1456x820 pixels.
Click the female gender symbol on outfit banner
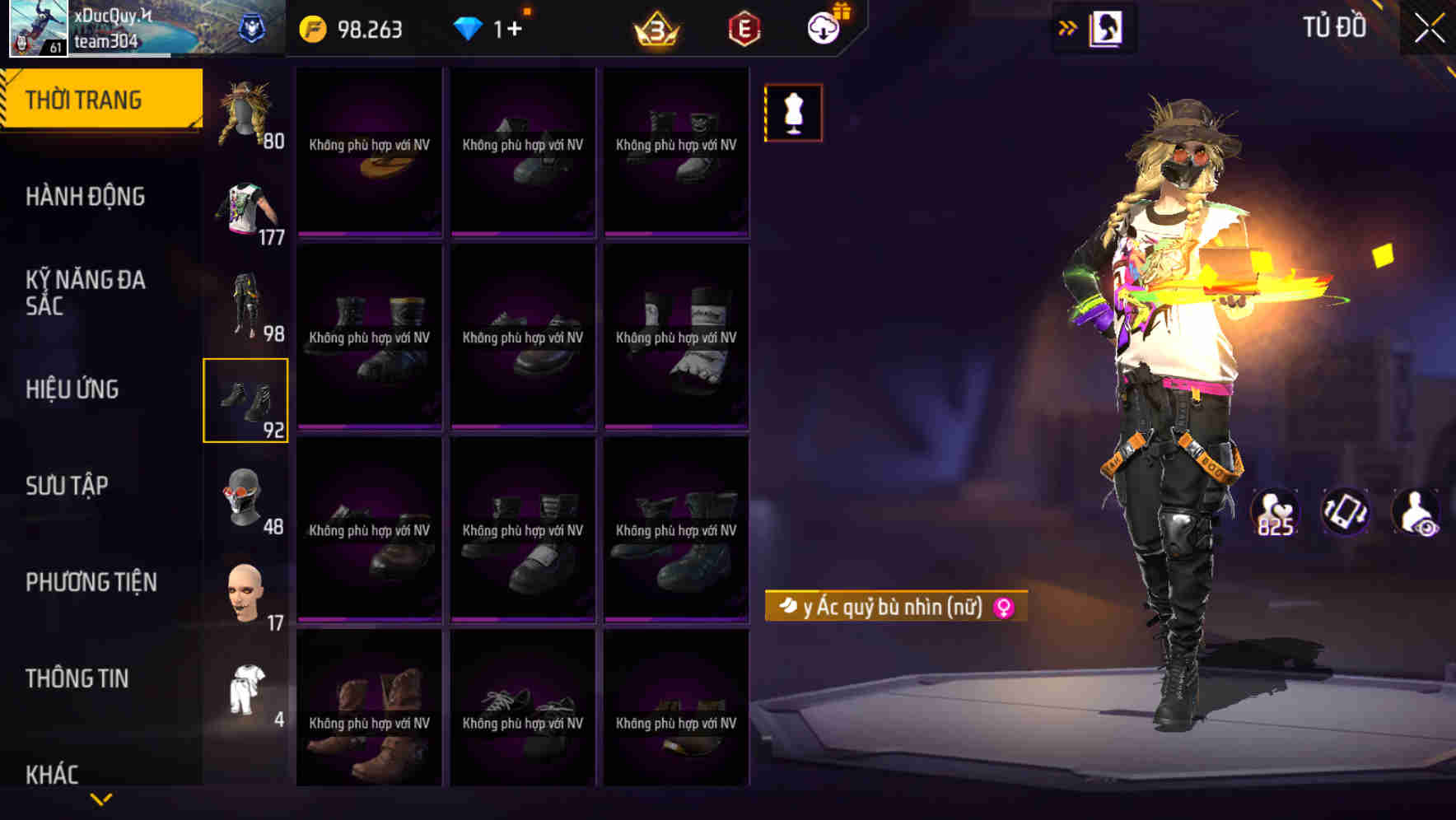click(x=1001, y=607)
